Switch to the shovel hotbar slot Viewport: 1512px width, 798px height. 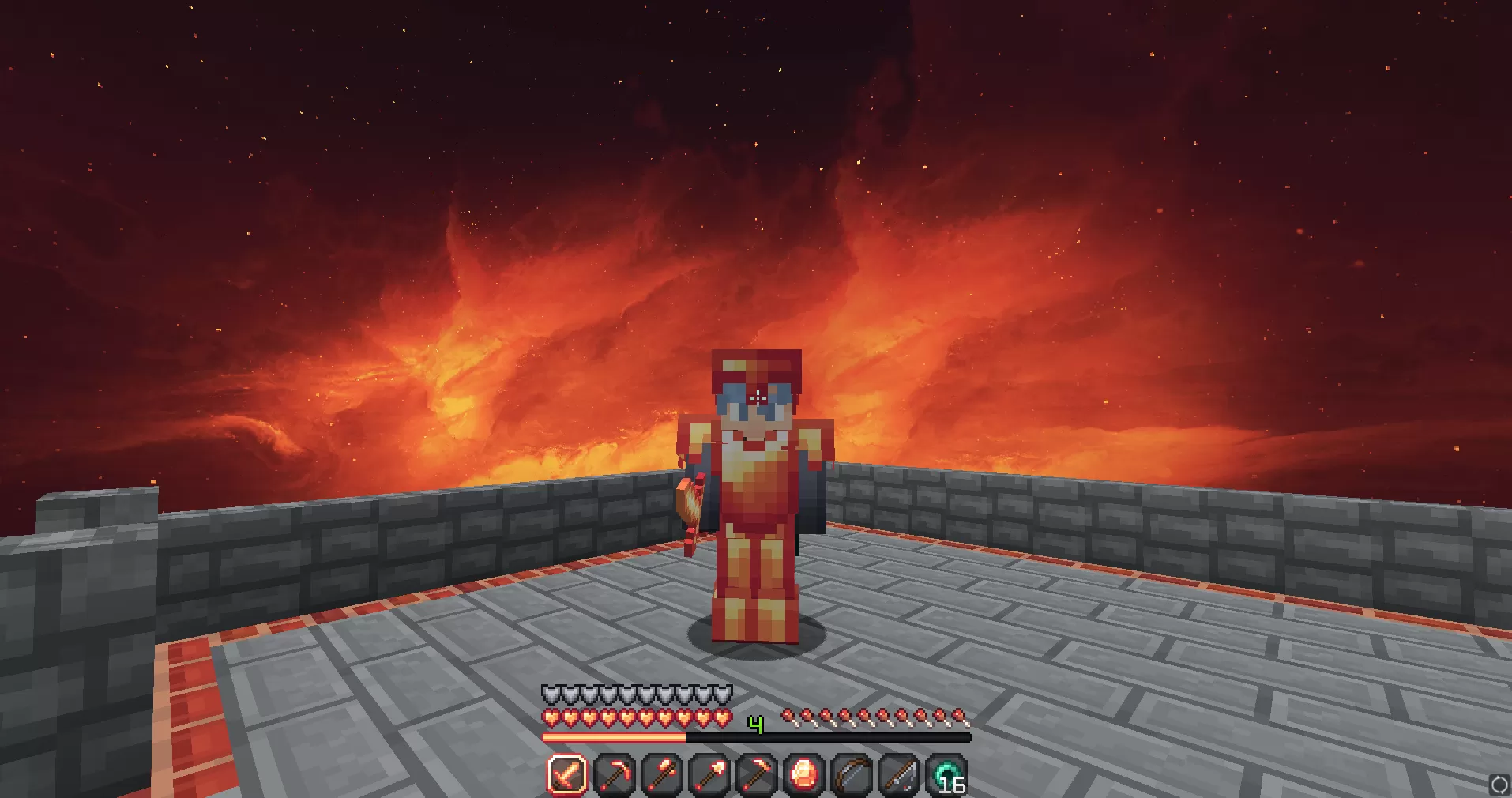click(x=709, y=774)
